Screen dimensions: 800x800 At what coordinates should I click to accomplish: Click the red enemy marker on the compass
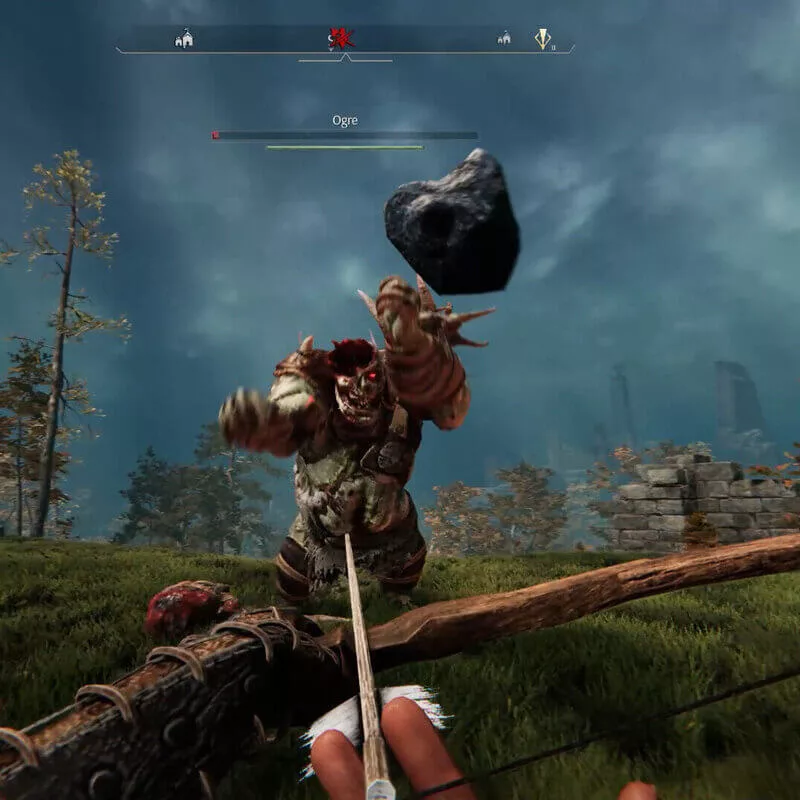pyautogui.click(x=341, y=39)
